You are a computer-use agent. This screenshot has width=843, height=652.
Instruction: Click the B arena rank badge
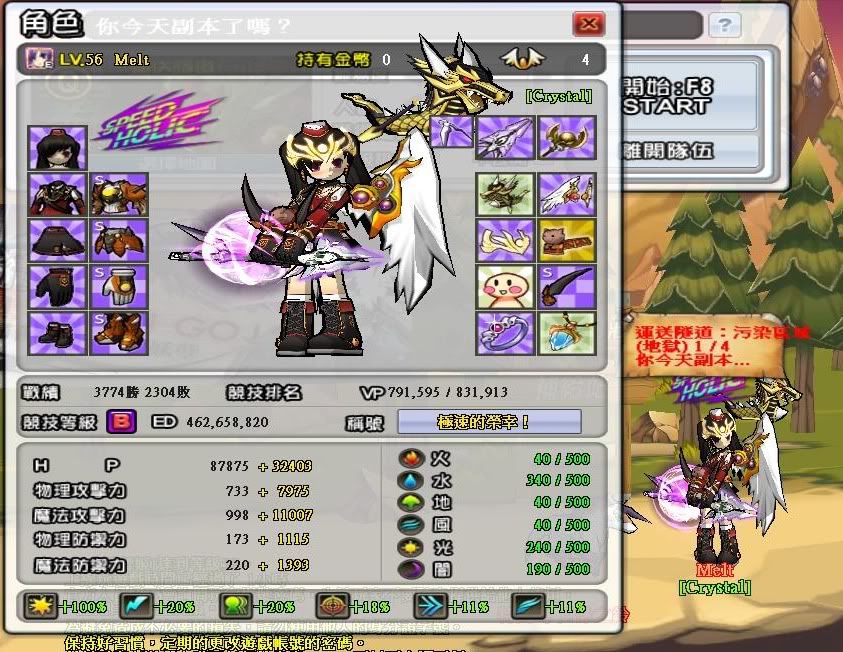point(122,422)
